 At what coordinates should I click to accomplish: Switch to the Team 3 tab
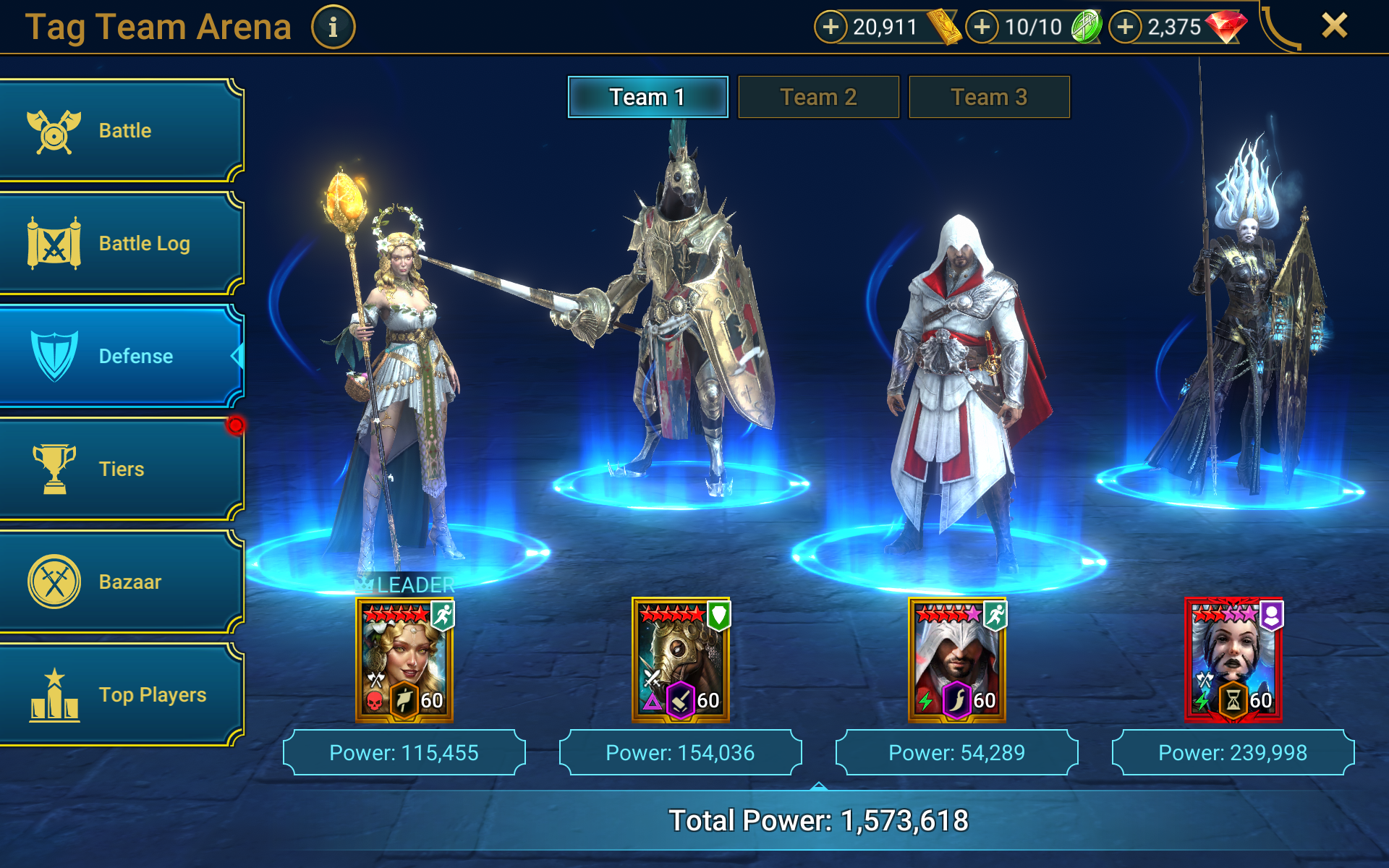click(989, 97)
